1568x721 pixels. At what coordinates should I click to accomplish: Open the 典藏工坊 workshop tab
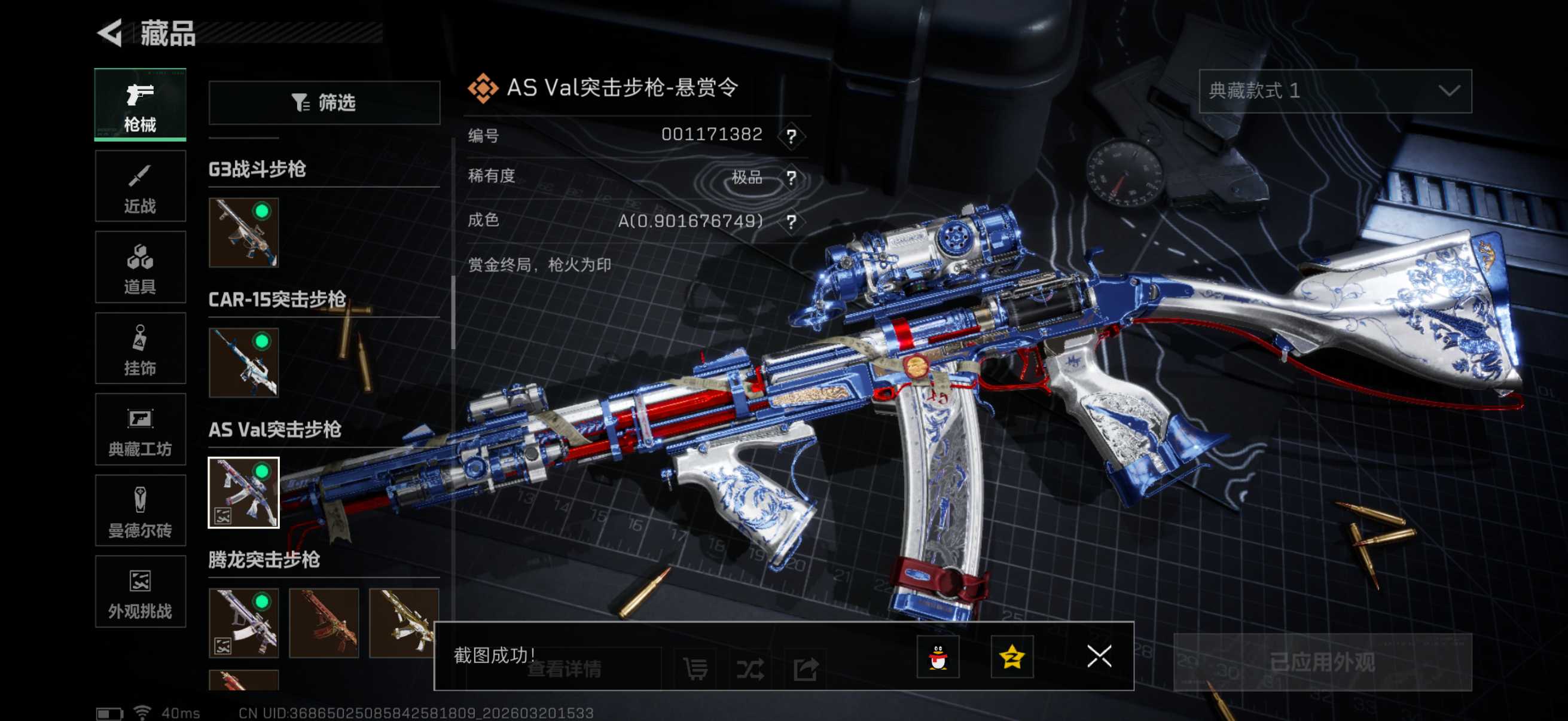pos(140,430)
